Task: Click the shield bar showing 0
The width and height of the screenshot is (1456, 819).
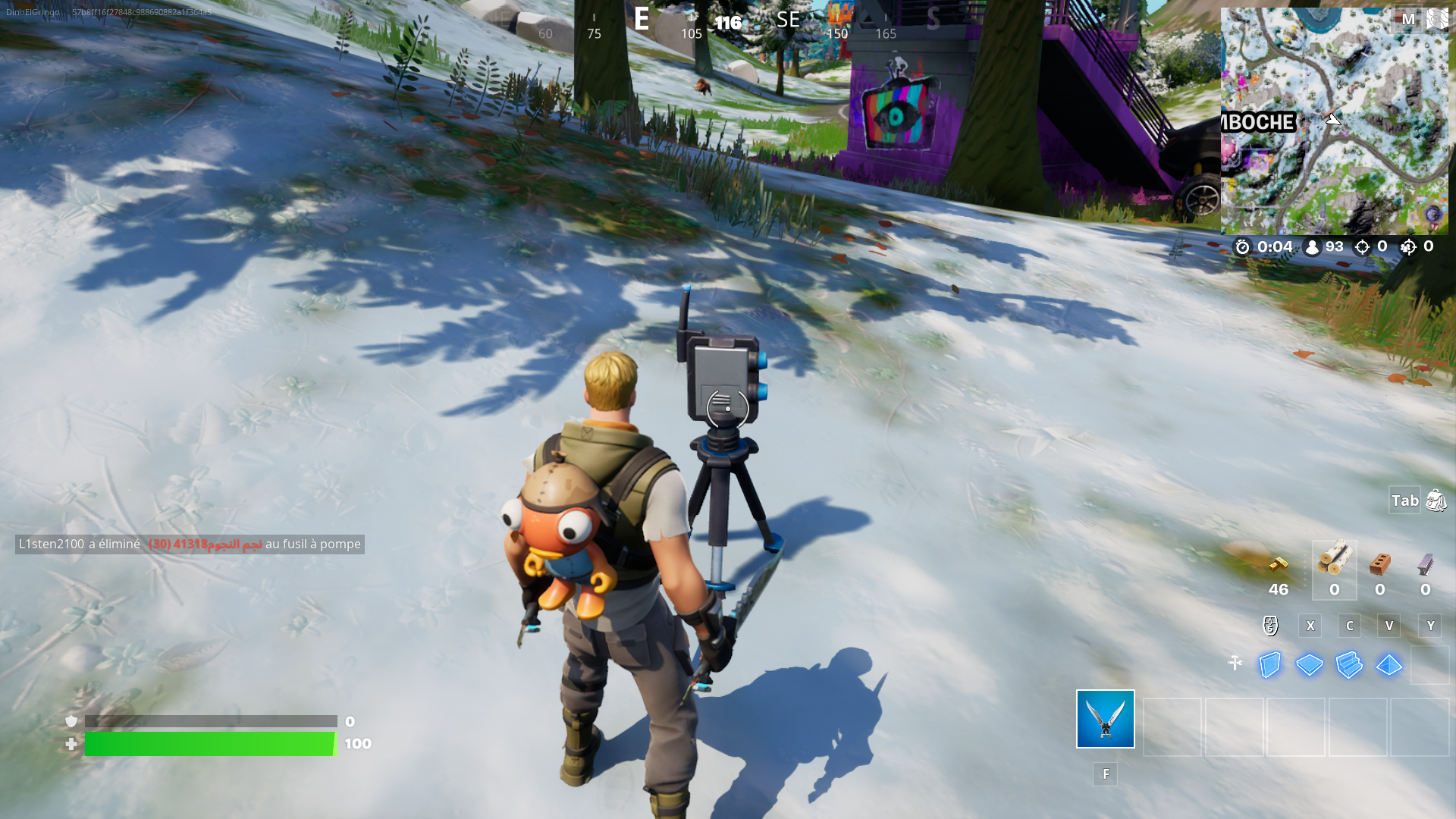Action: [210, 721]
